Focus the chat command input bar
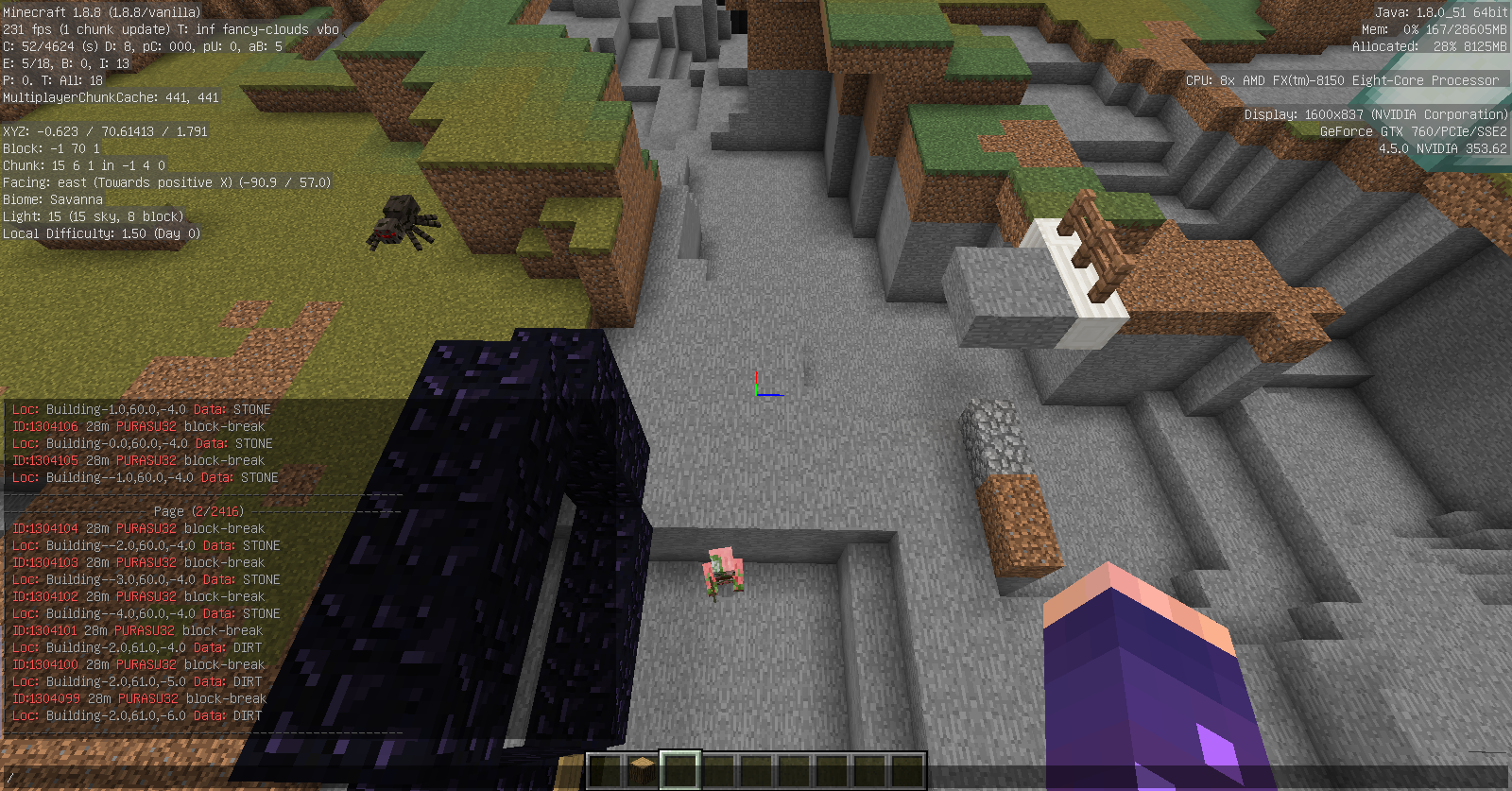 click(283, 778)
